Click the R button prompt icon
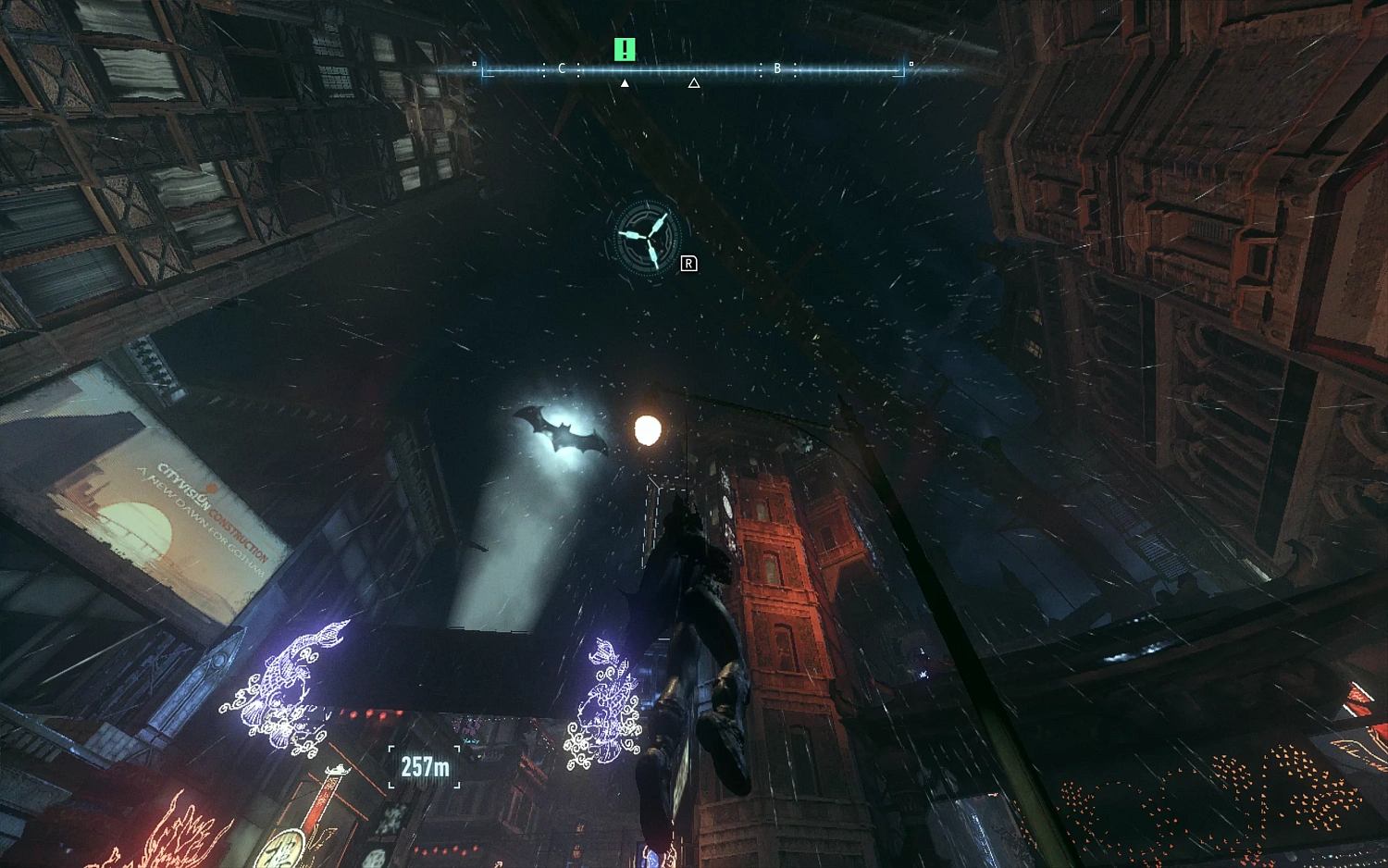 coord(688,265)
